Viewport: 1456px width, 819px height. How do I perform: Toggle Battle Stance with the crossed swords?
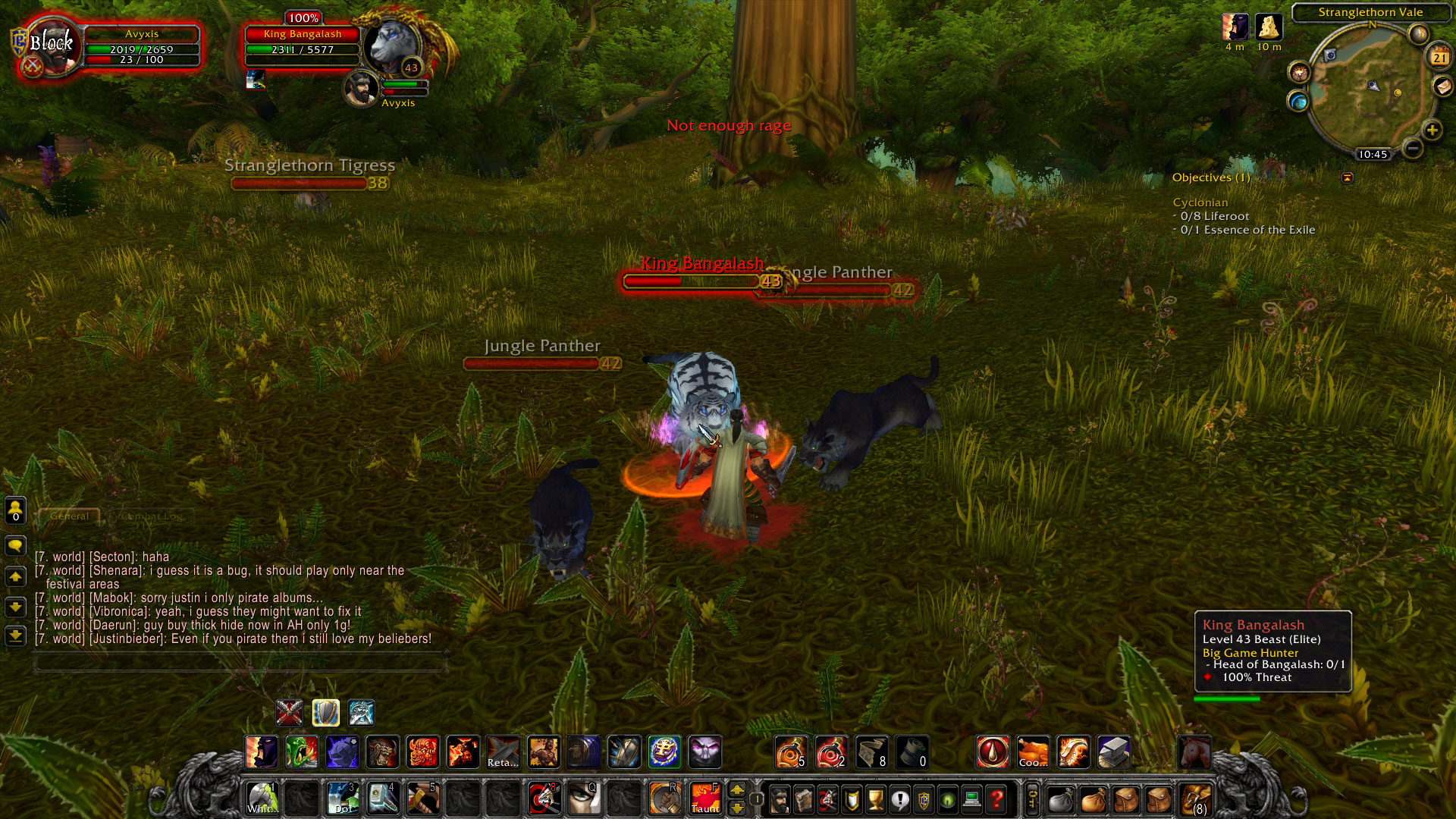290,713
